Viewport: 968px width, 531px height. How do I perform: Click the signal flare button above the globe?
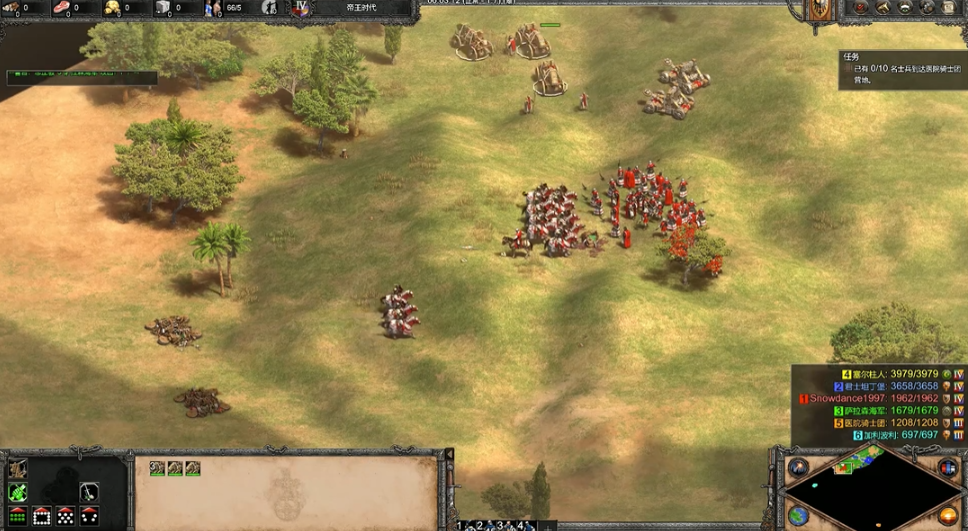pyautogui.click(x=798, y=468)
